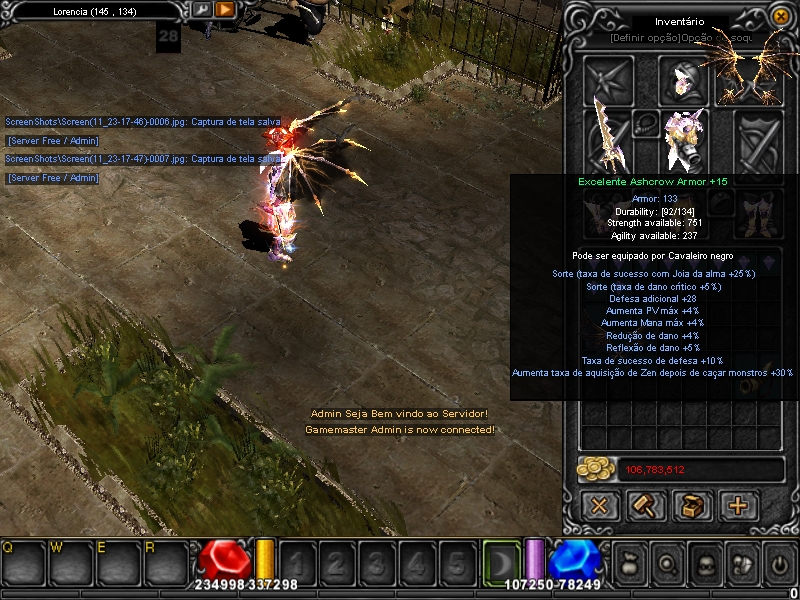Open the treasure chest button
The width and height of the screenshot is (800, 600).
(x=691, y=505)
